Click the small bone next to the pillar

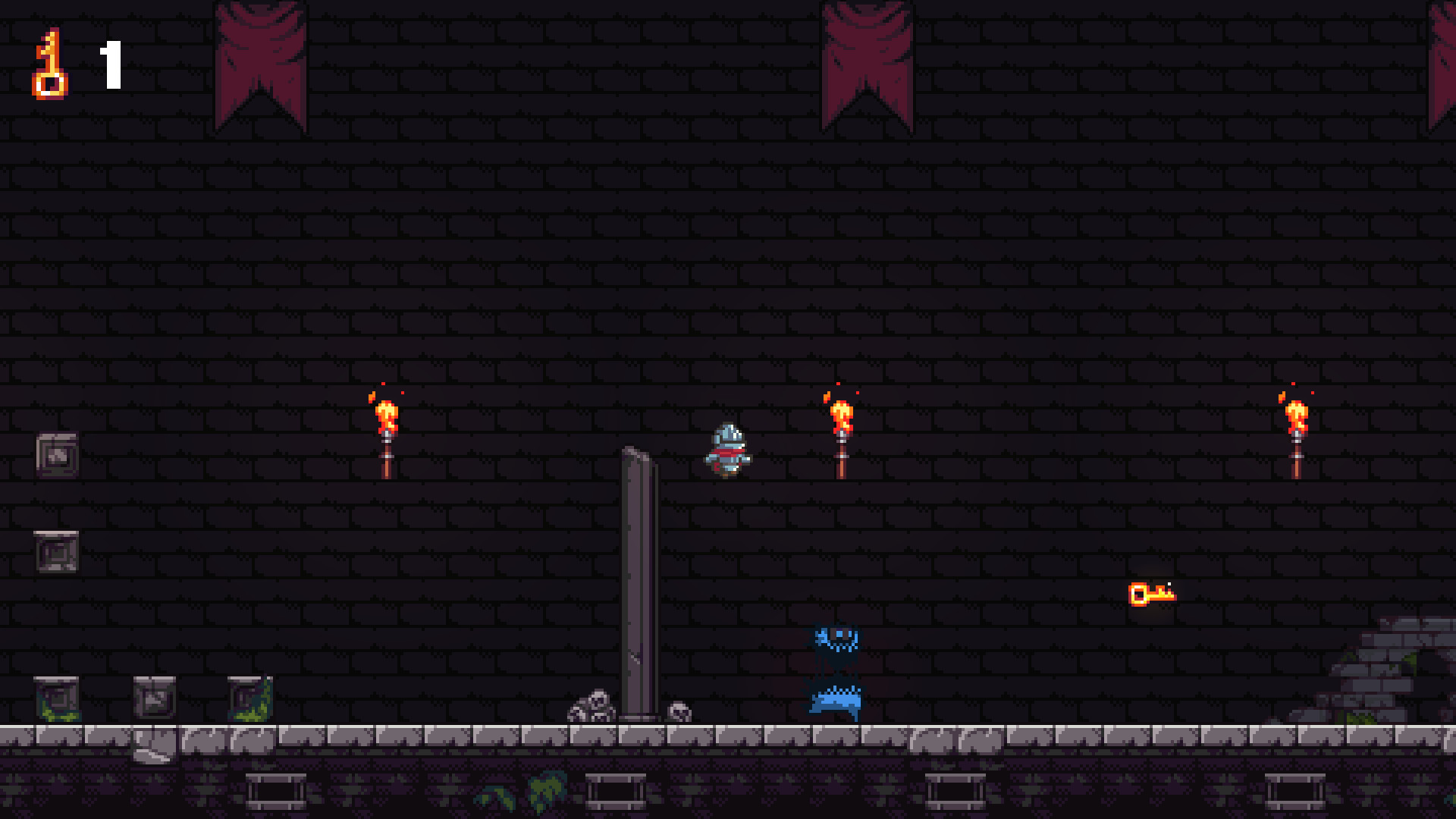[679, 711]
